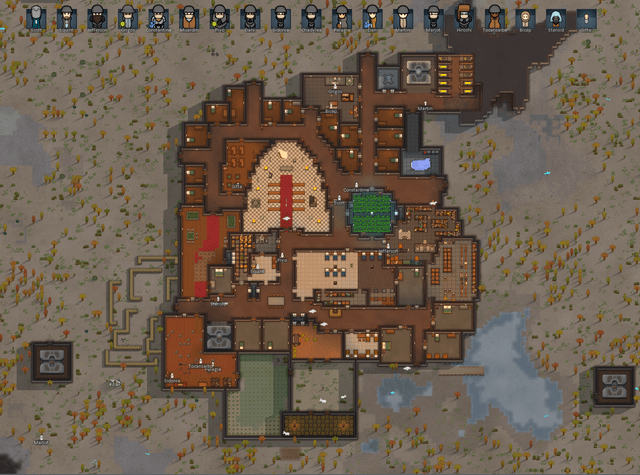Select Toownswibe's portrait in the colonist bar

pyautogui.click(x=494, y=18)
